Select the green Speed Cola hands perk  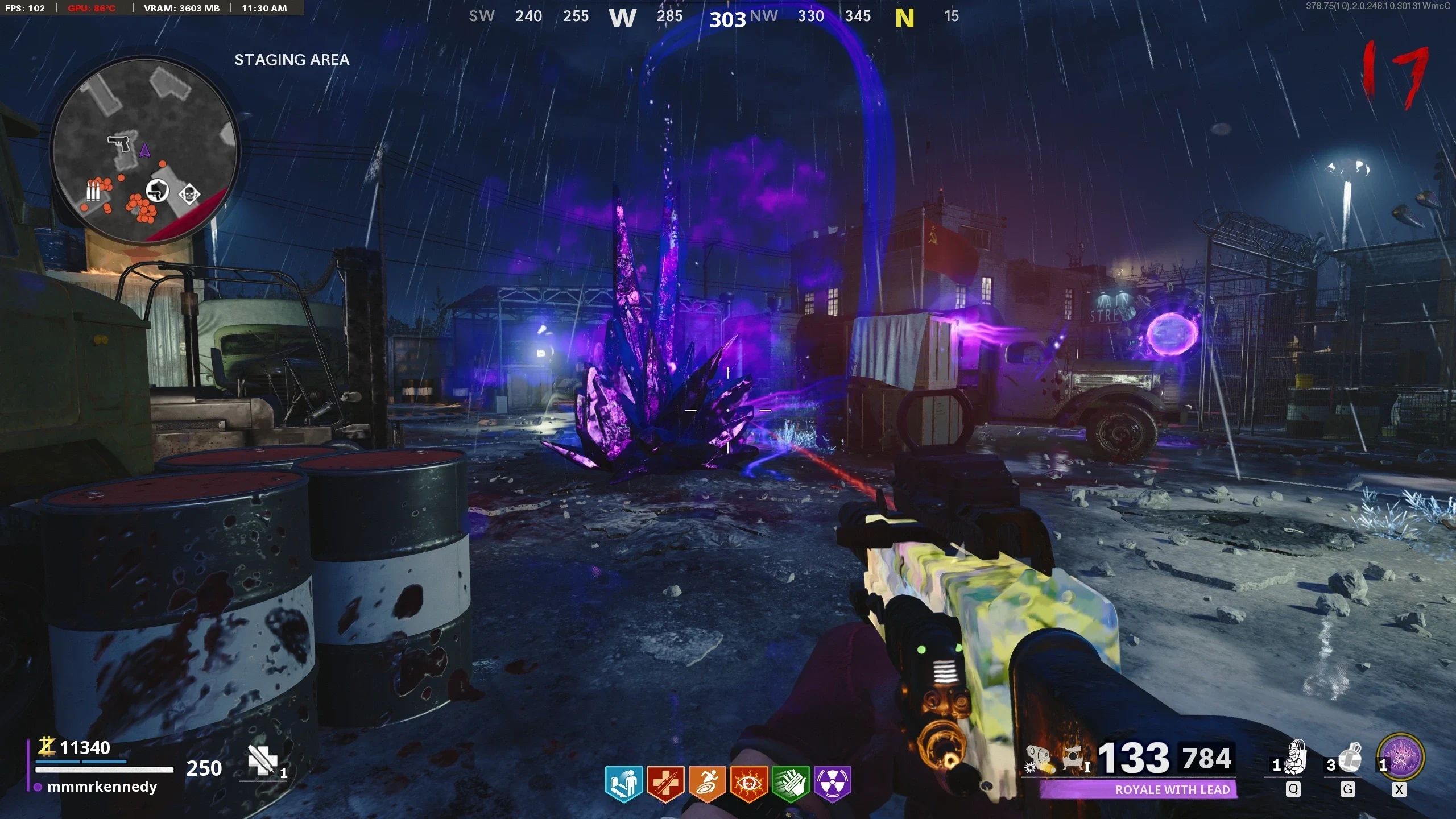[x=791, y=783]
